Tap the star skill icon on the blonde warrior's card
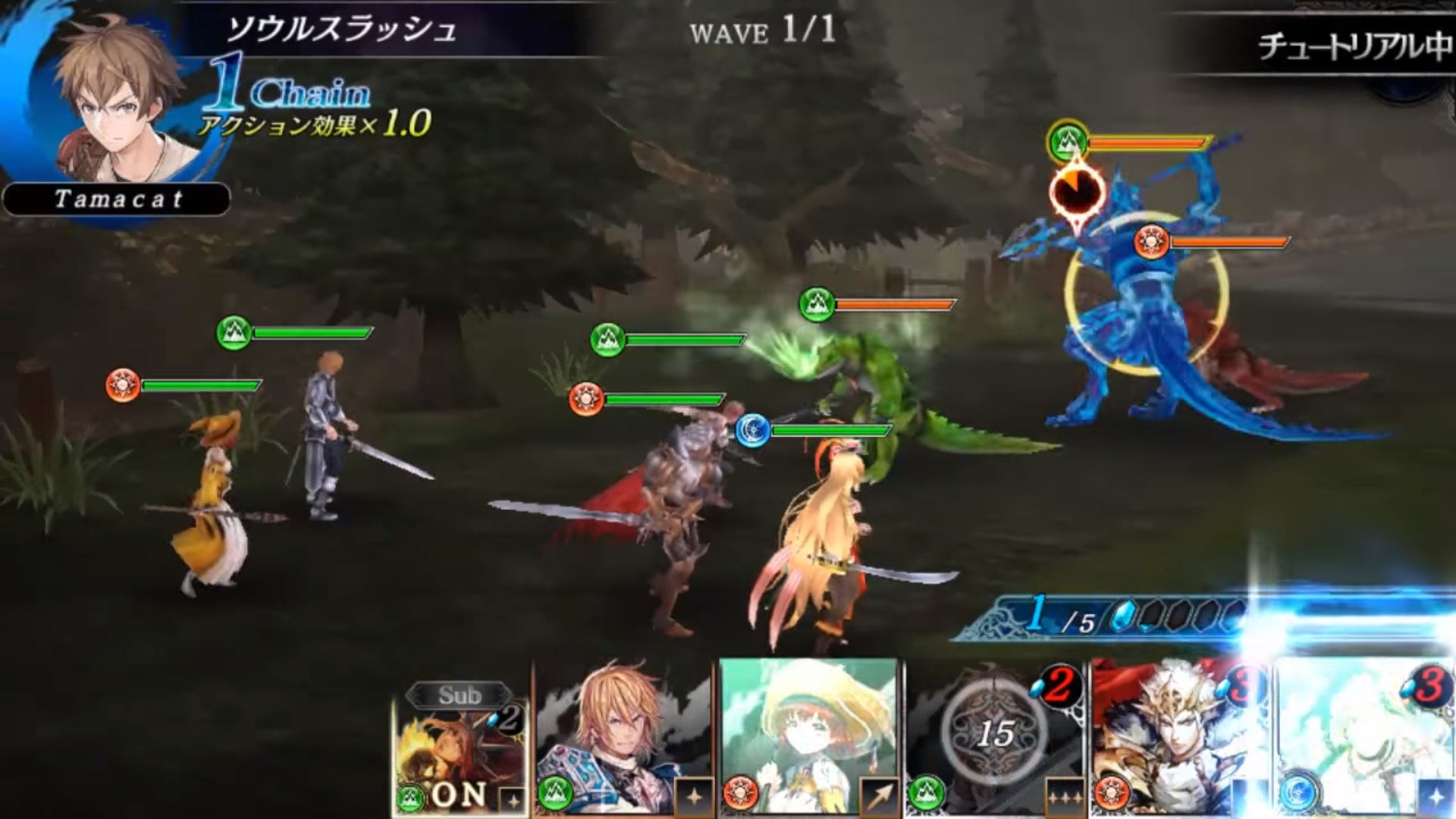1456x819 pixels. pyautogui.click(x=693, y=799)
